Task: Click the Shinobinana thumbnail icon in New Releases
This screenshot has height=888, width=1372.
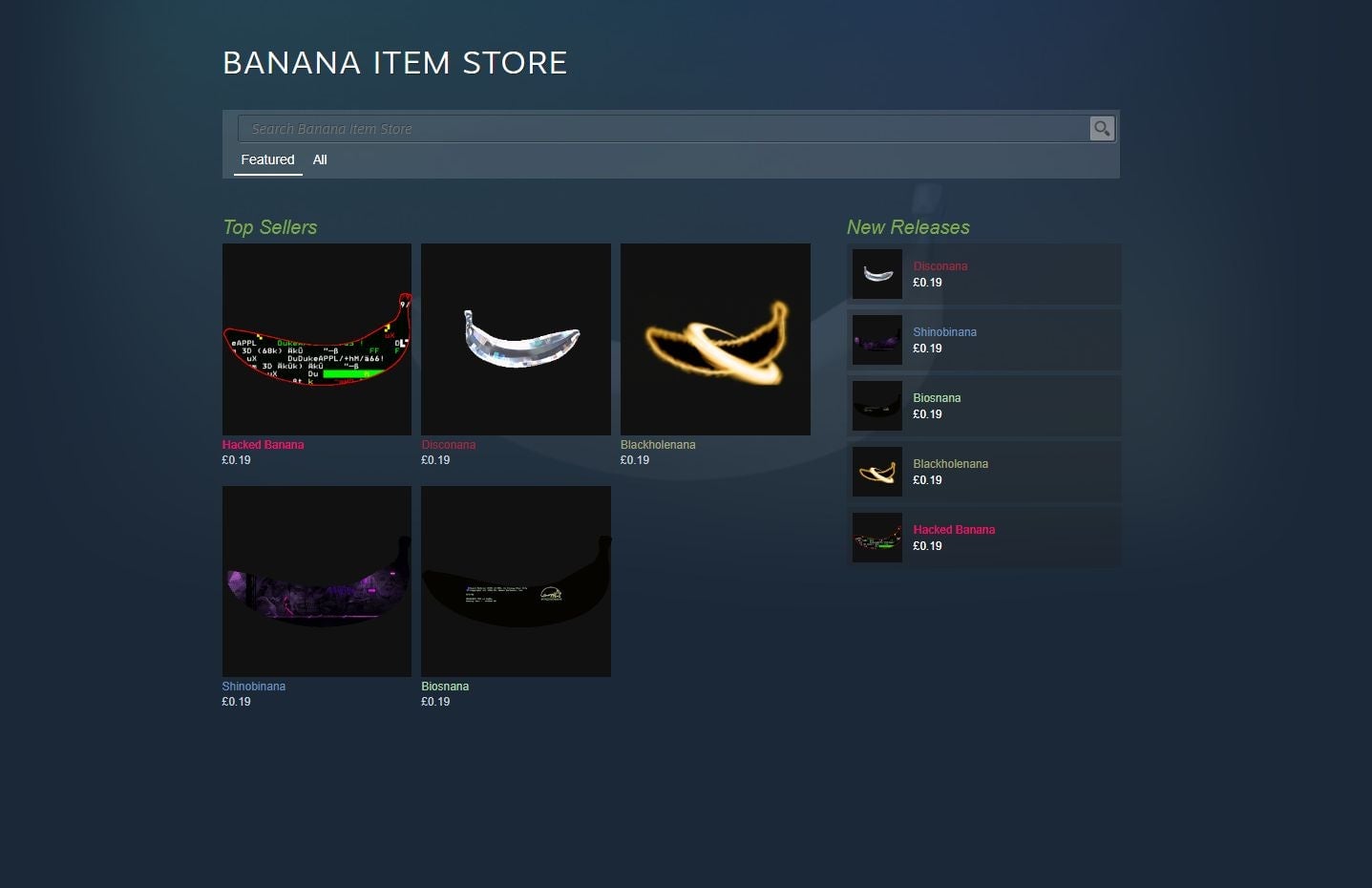Action: 876,339
